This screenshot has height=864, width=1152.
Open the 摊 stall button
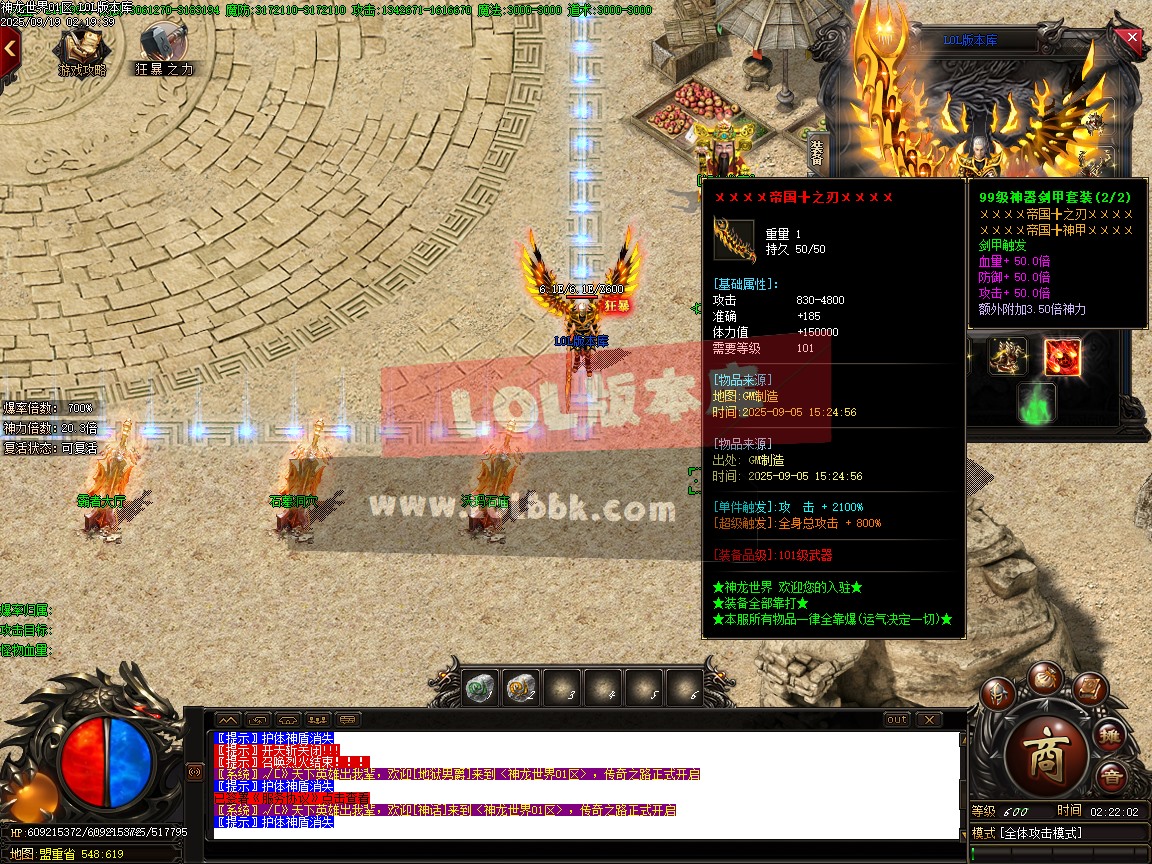pyautogui.click(x=1110, y=737)
